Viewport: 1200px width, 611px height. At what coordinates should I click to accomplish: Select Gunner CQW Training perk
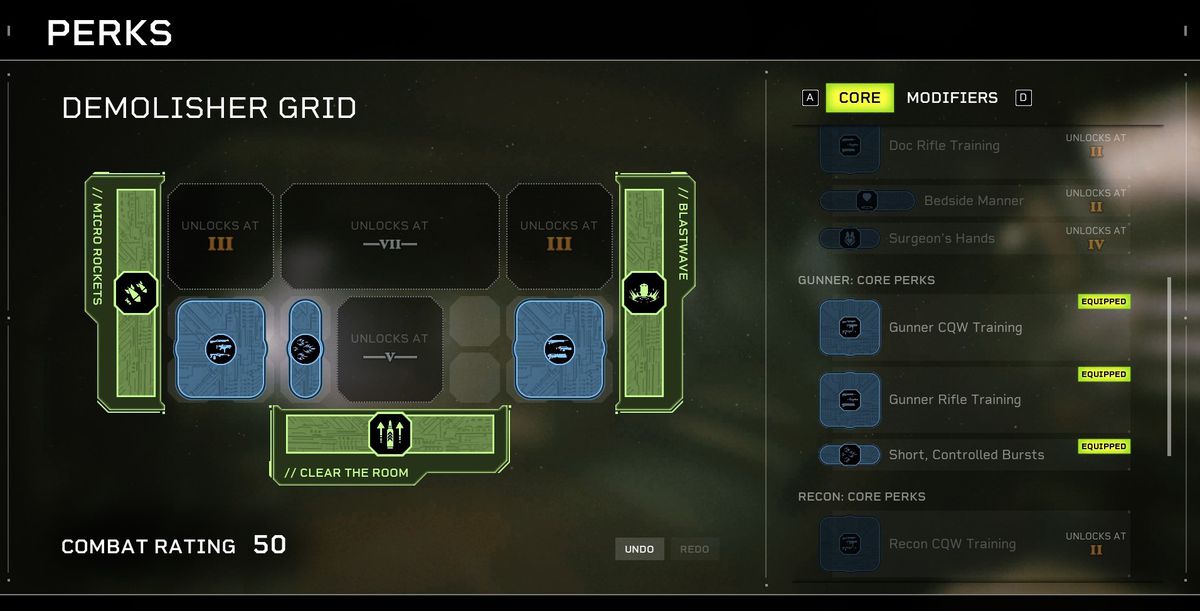click(955, 328)
